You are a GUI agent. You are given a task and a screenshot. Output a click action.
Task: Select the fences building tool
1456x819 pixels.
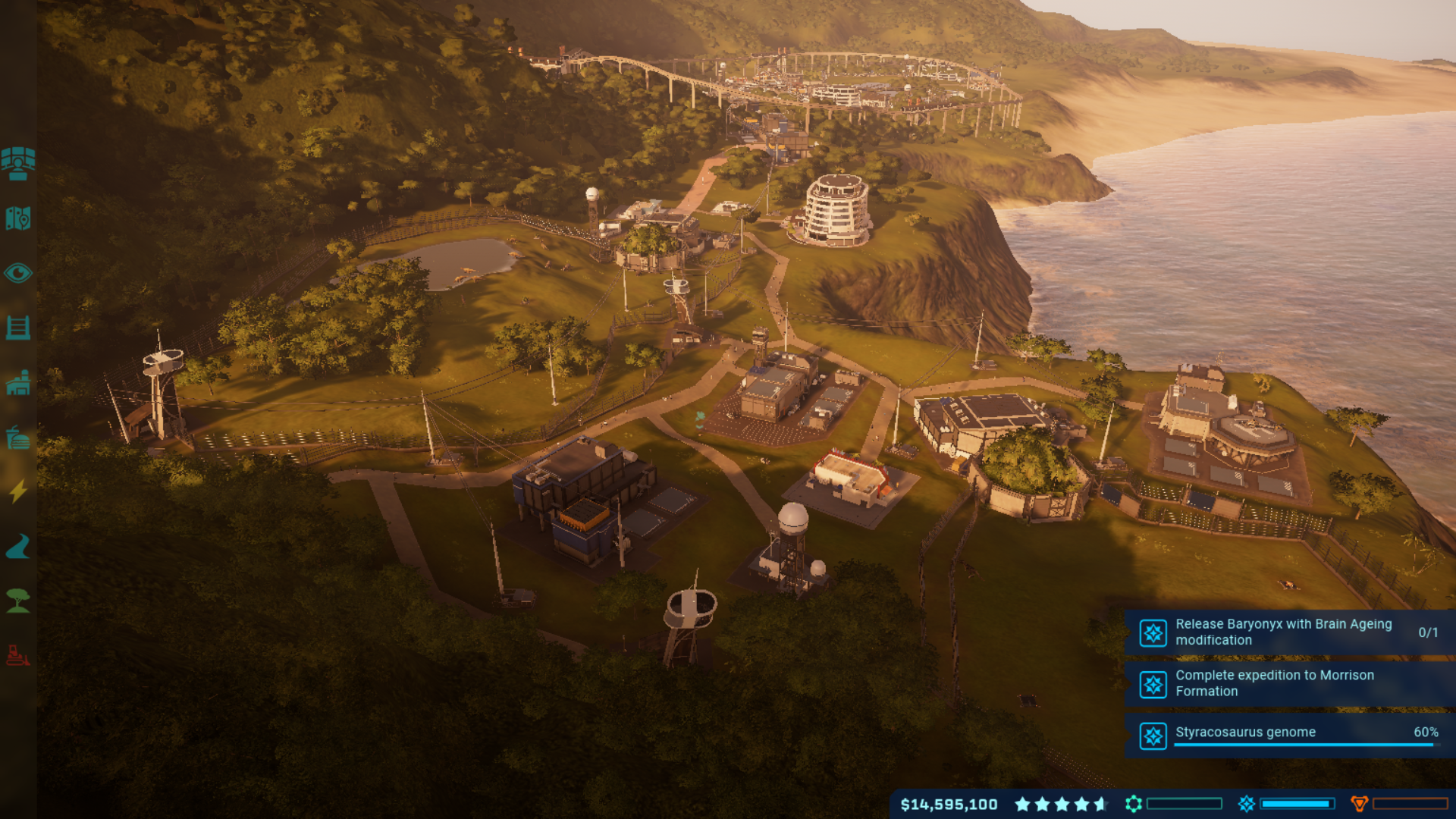(19, 326)
